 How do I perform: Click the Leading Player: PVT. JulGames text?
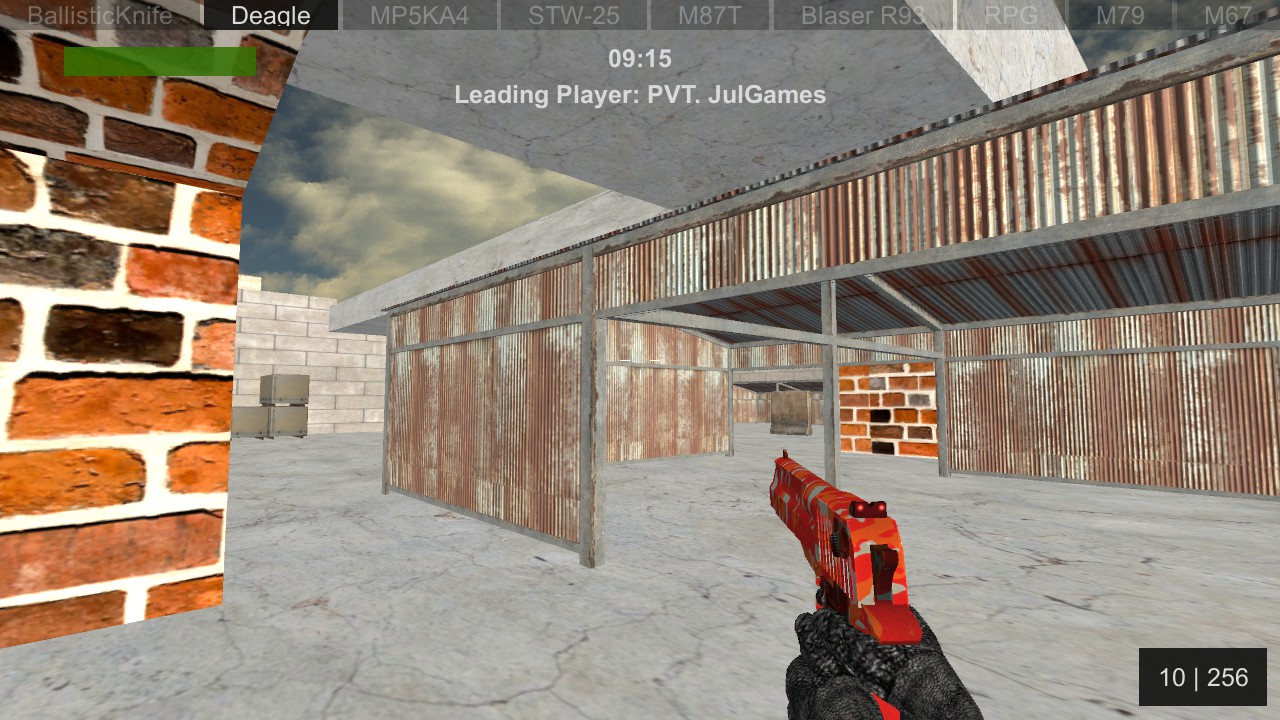(640, 95)
